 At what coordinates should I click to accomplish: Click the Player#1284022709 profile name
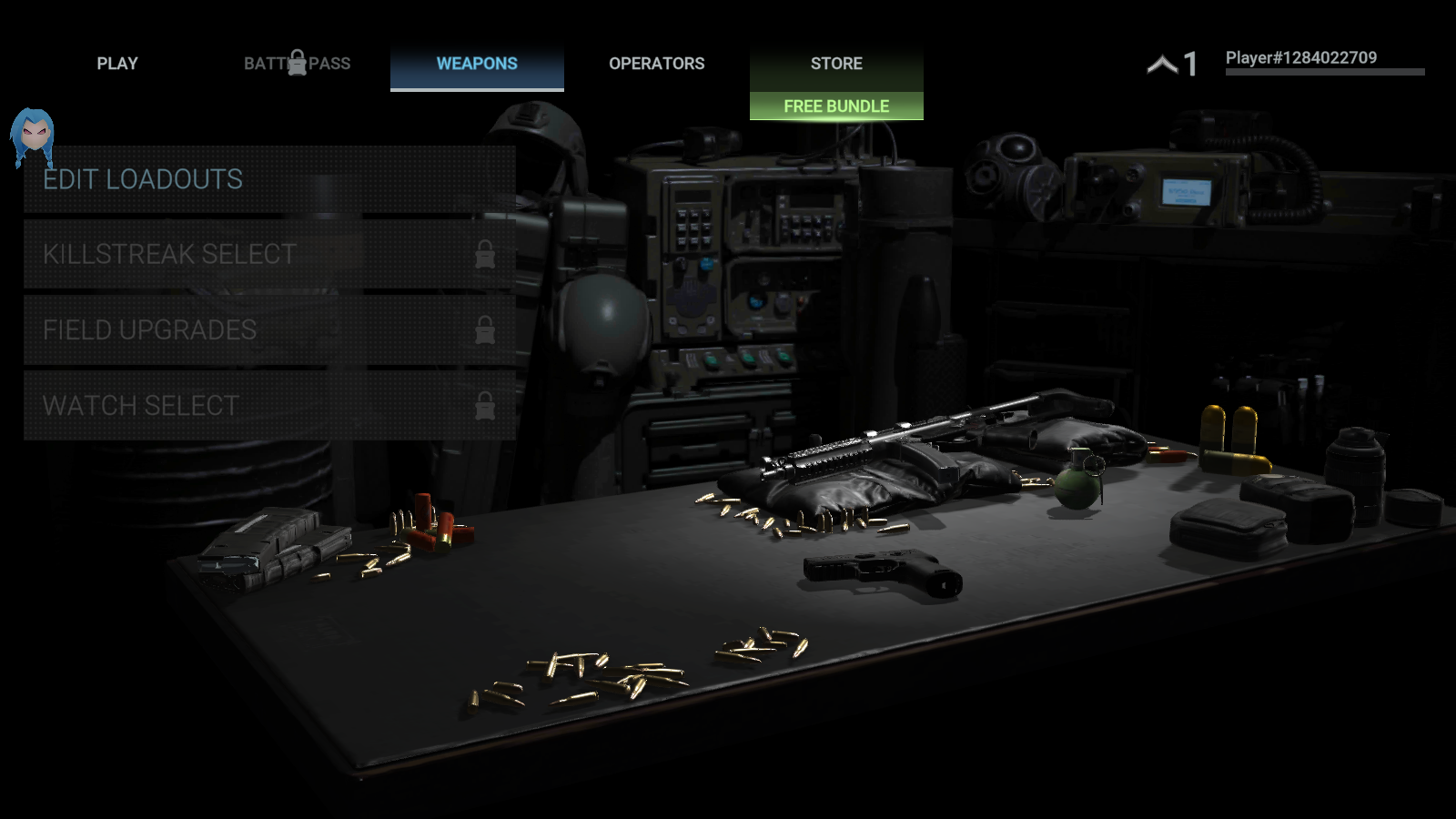coord(1300,58)
